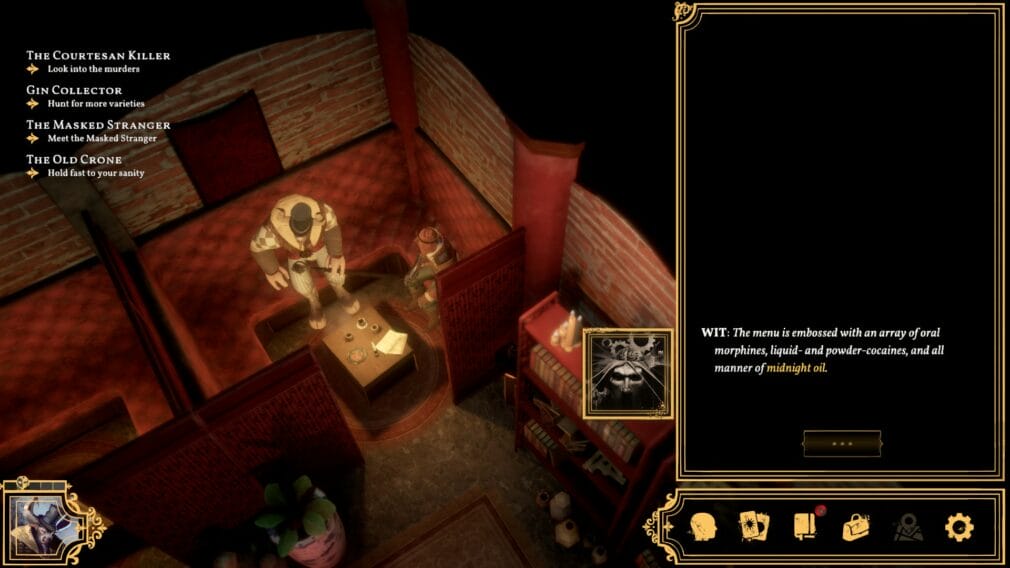1010x568 pixels.
Task: Select the Gin Collector quest
Action: [x=74, y=90]
